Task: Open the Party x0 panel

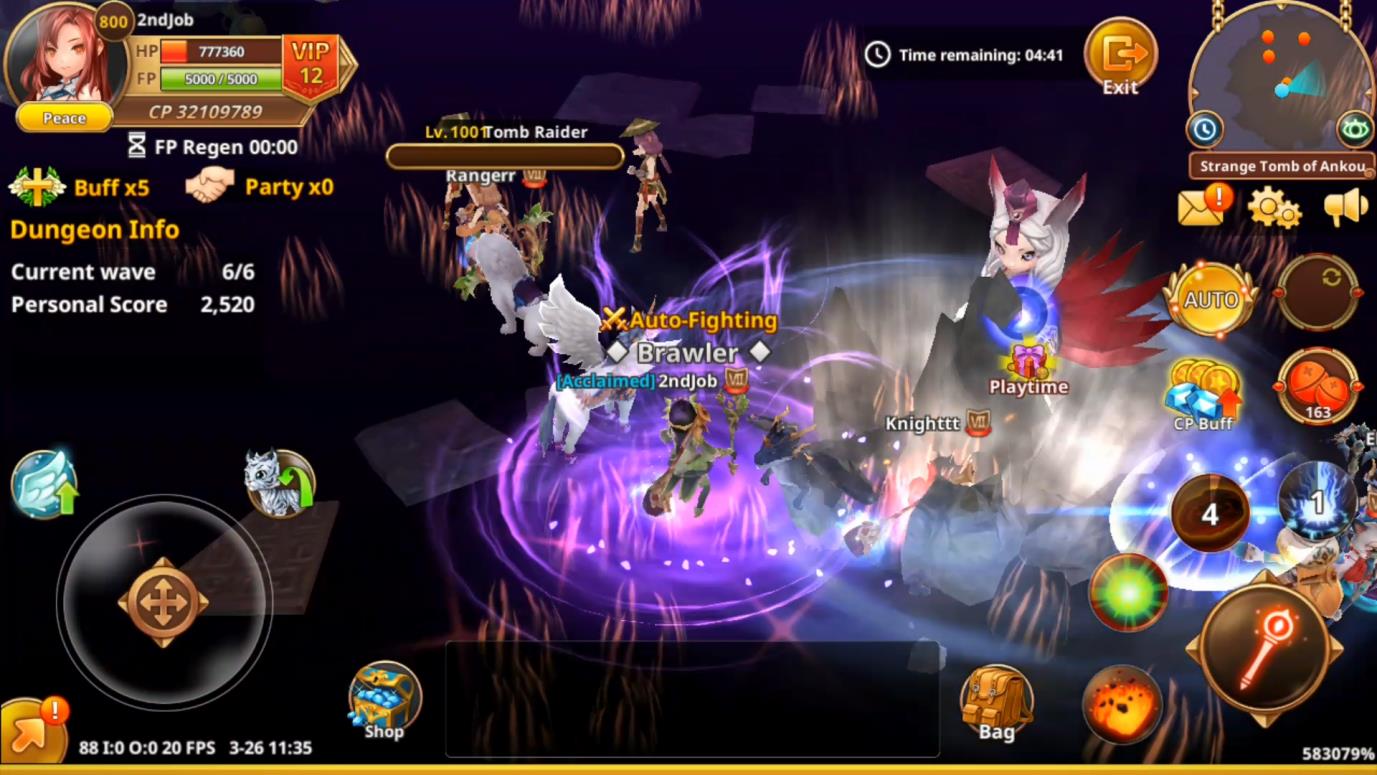Action: [260, 187]
